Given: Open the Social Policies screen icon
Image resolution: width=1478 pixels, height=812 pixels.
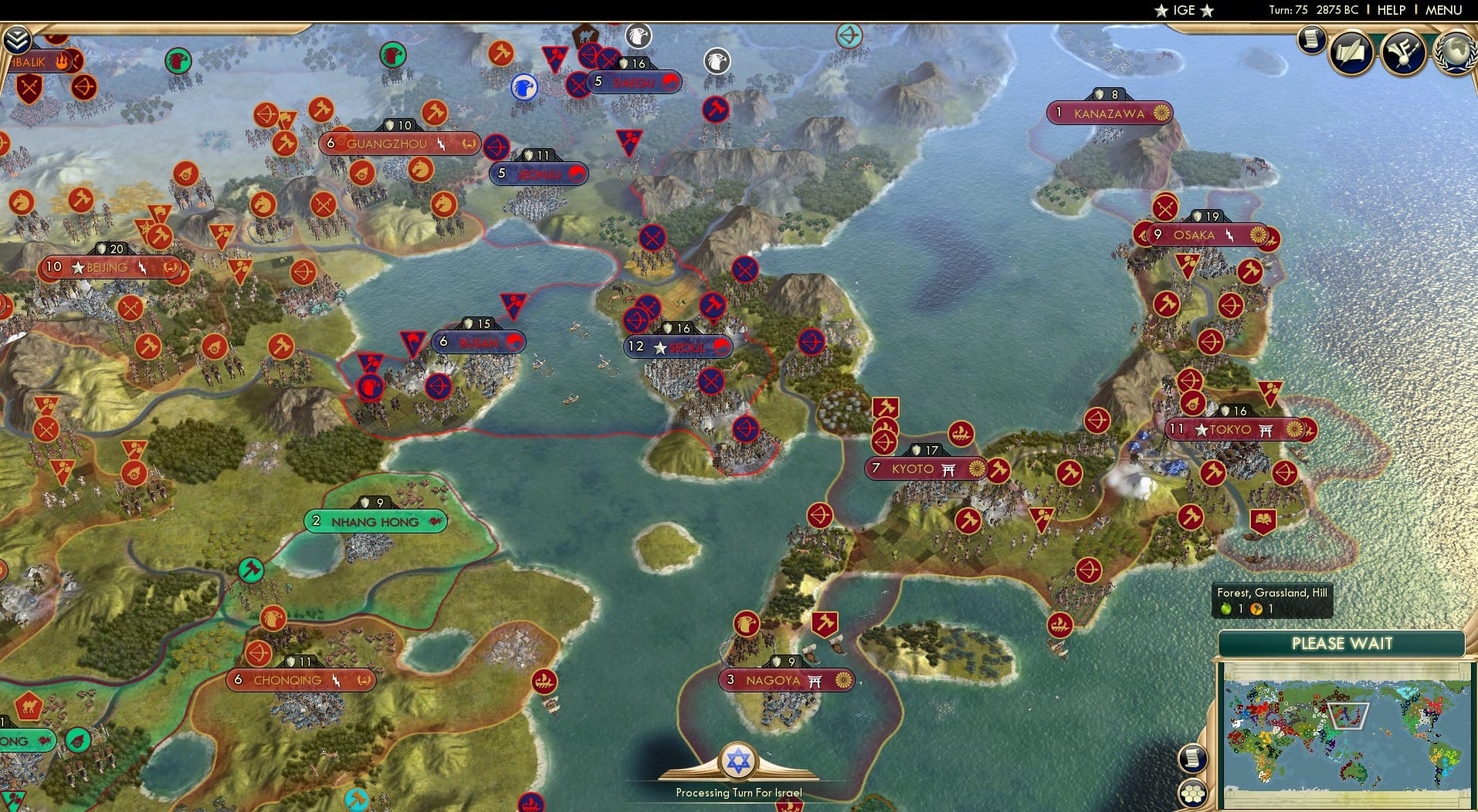Looking at the screenshot, I should point(1351,52).
